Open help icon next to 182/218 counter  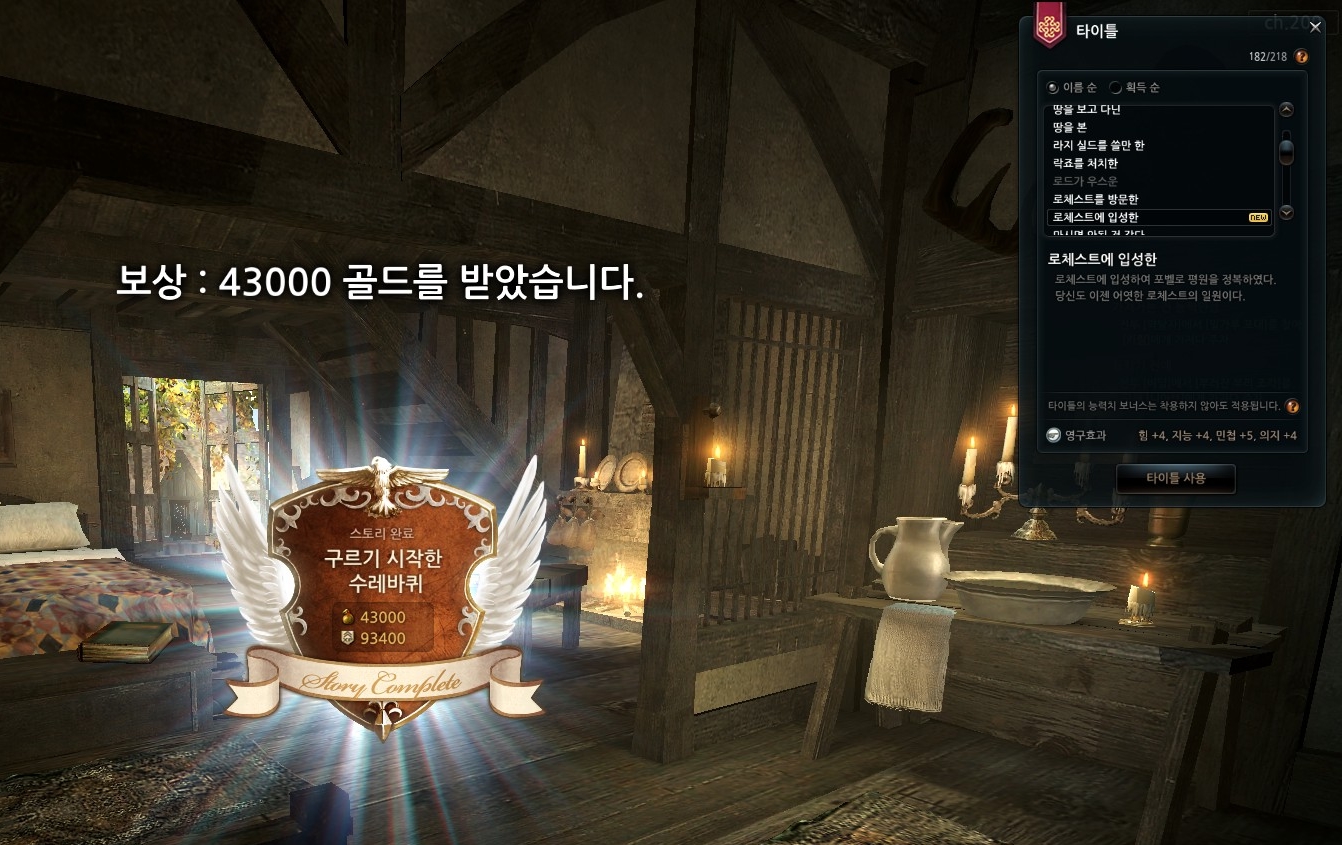[x=1300, y=57]
